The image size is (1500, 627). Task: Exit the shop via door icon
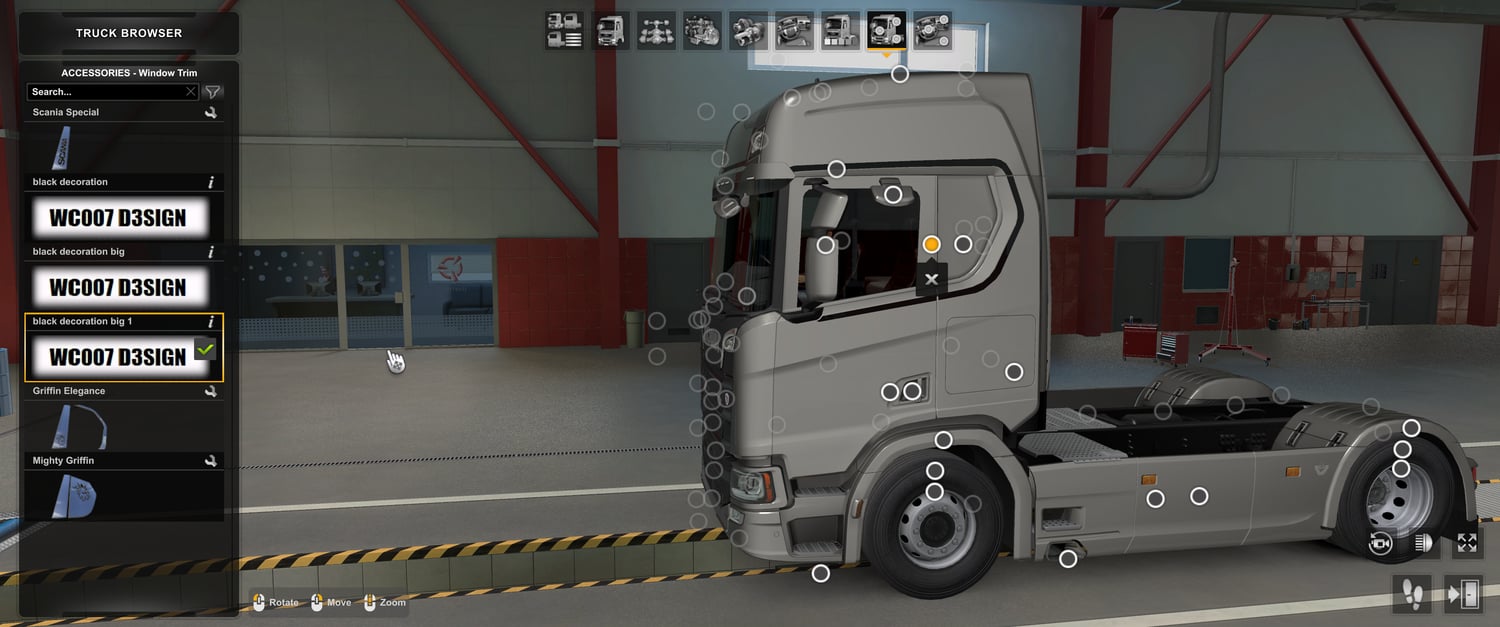click(1462, 595)
